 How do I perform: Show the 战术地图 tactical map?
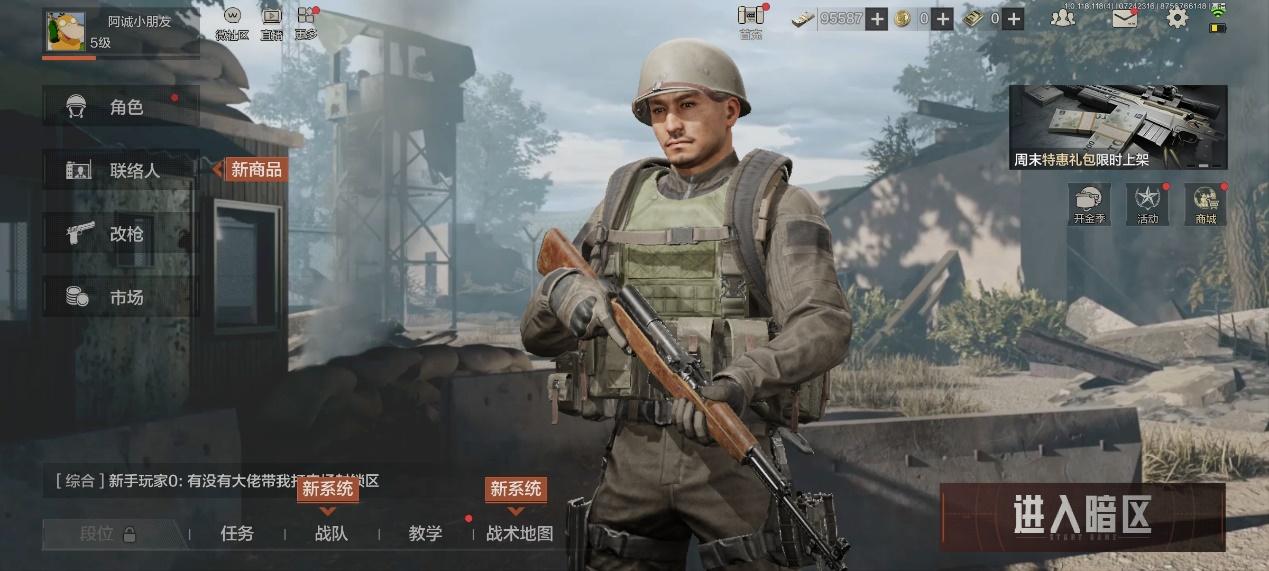click(519, 533)
